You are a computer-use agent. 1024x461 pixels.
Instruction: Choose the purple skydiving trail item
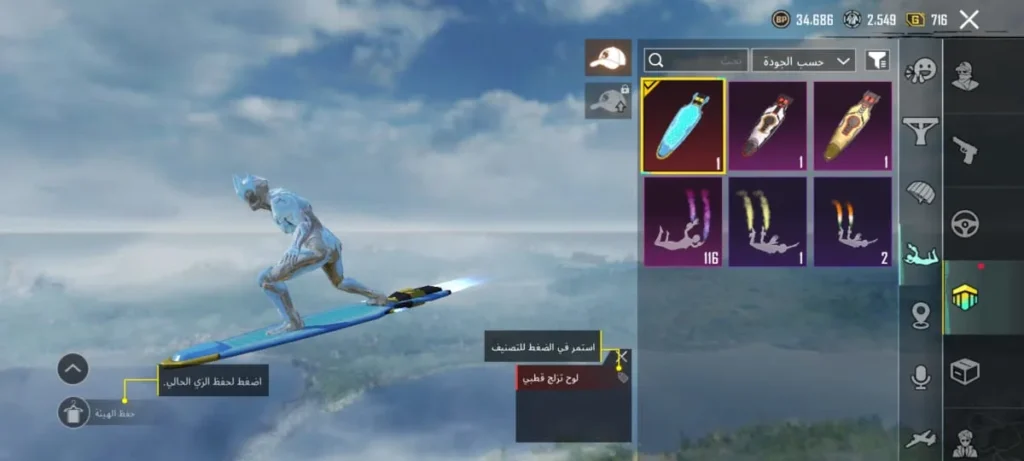tap(684, 221)
